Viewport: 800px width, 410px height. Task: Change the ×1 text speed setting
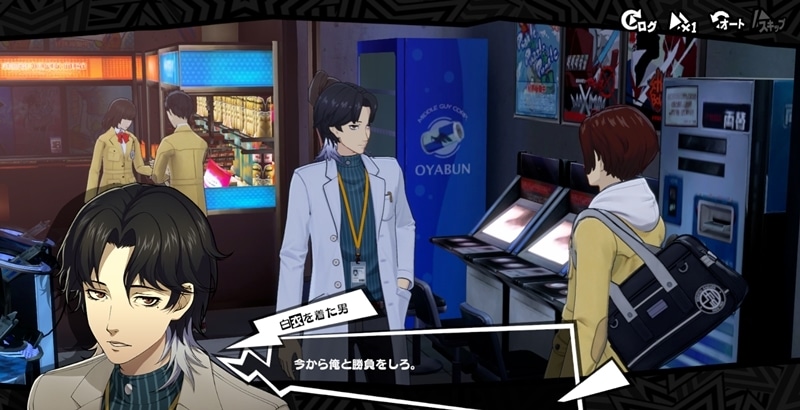coord(682,21)
